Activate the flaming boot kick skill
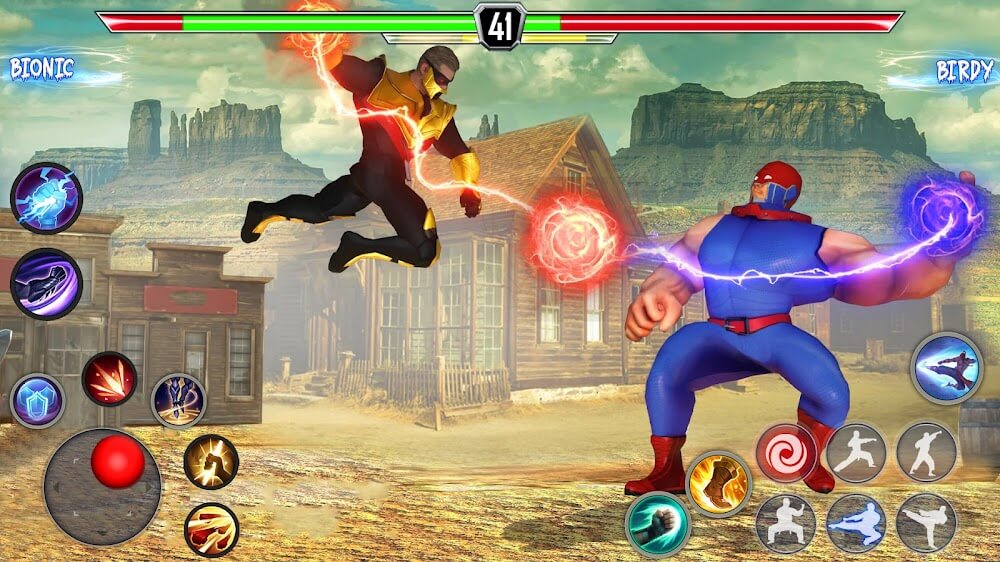Screen dimensions: 1000x562 click(718, 483)
